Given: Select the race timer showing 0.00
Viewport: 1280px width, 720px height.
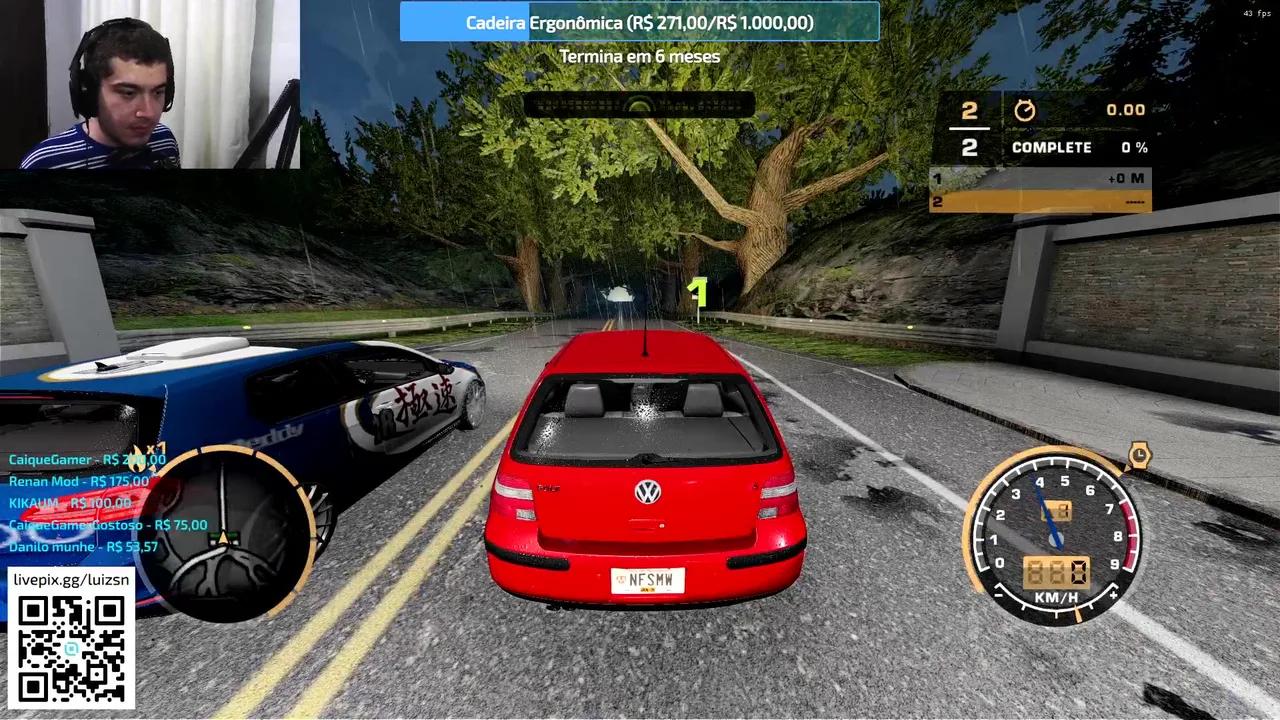Looking at the screenshot, I should (x=1126, y=110).
